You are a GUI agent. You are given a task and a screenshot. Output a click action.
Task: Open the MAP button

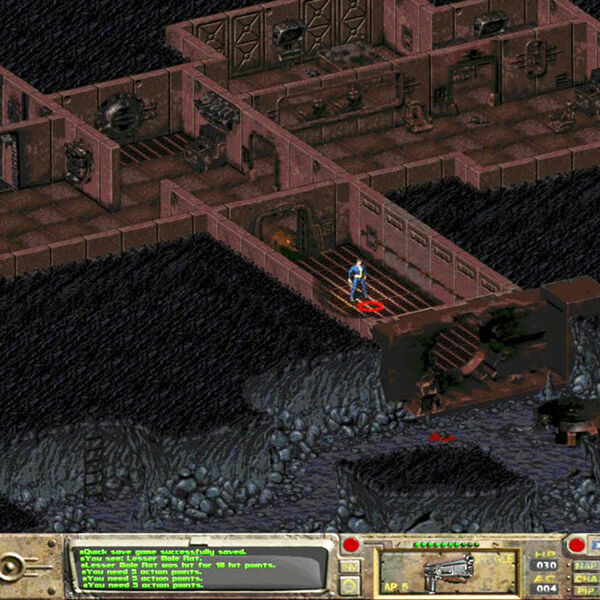[x=585, y=565]
